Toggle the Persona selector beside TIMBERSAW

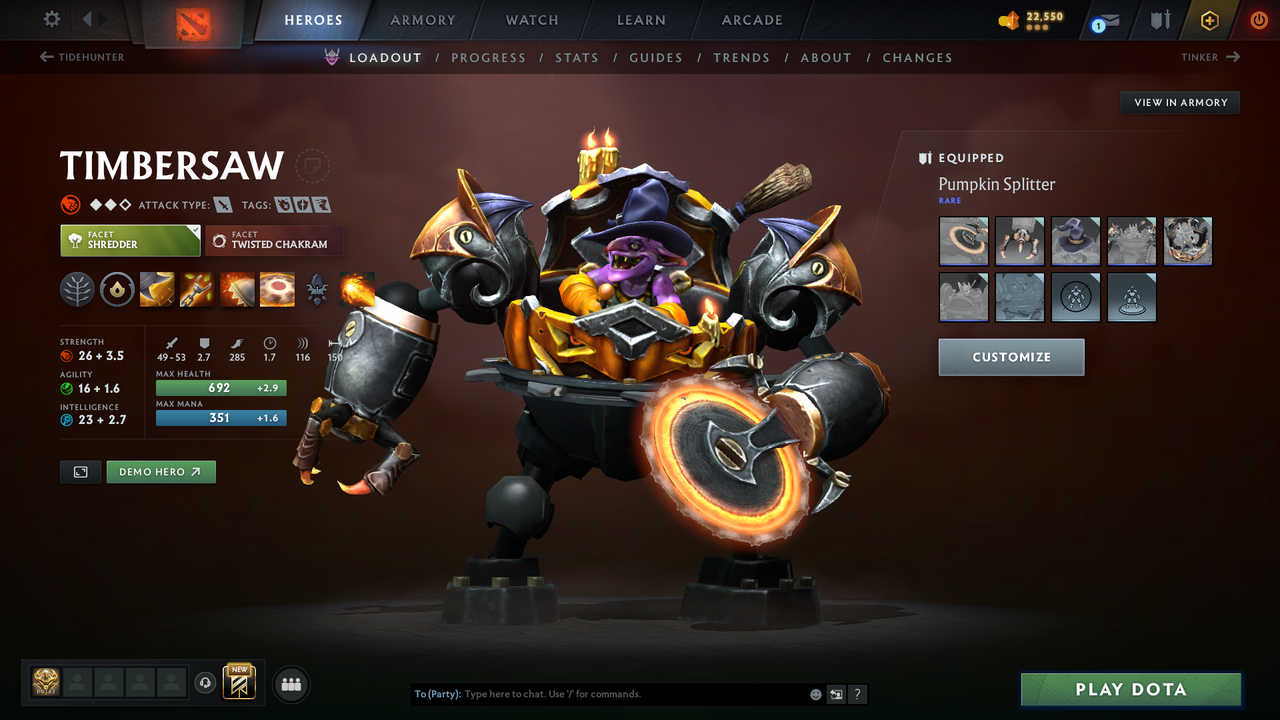pos(313,166)
